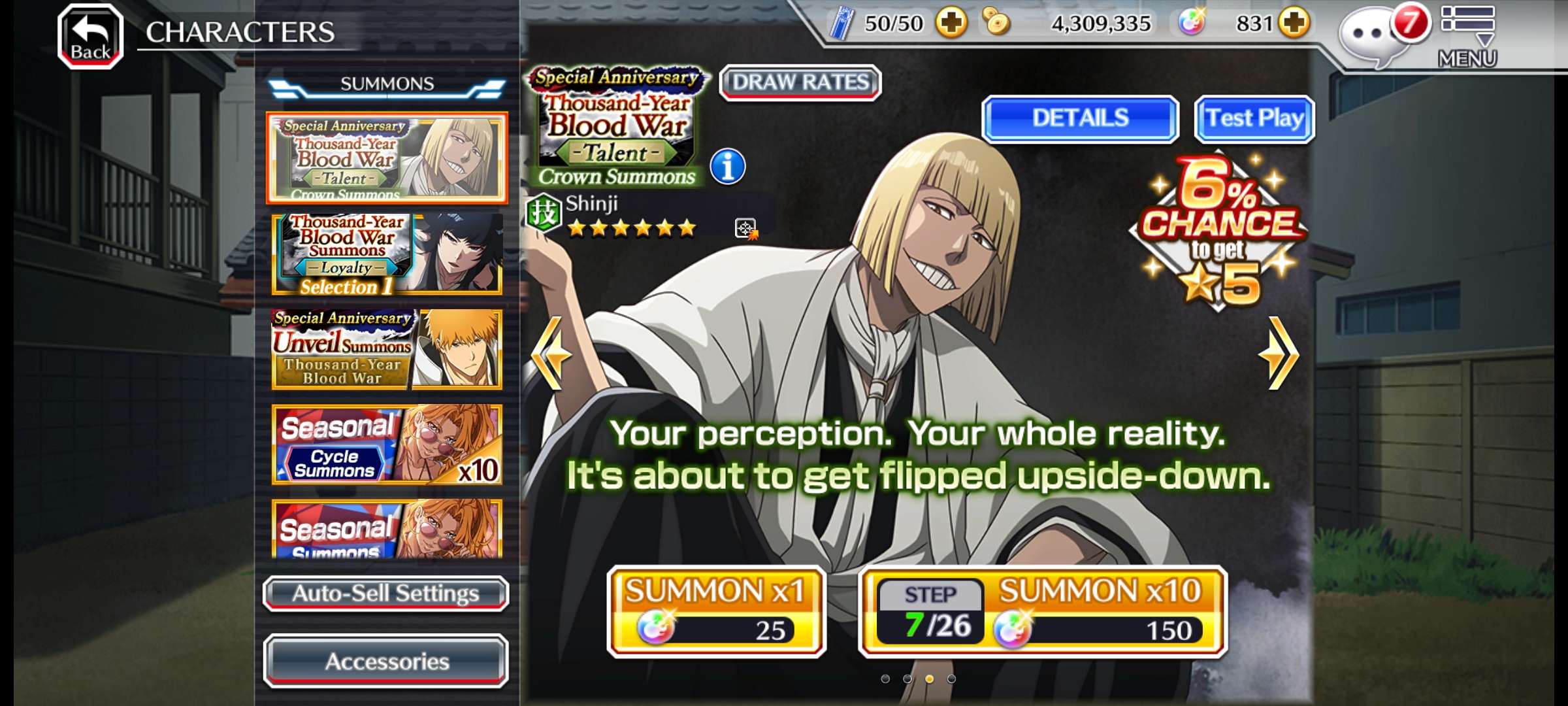
Task: Select the bottom Seasonal Summons banner
Action: 387,529
